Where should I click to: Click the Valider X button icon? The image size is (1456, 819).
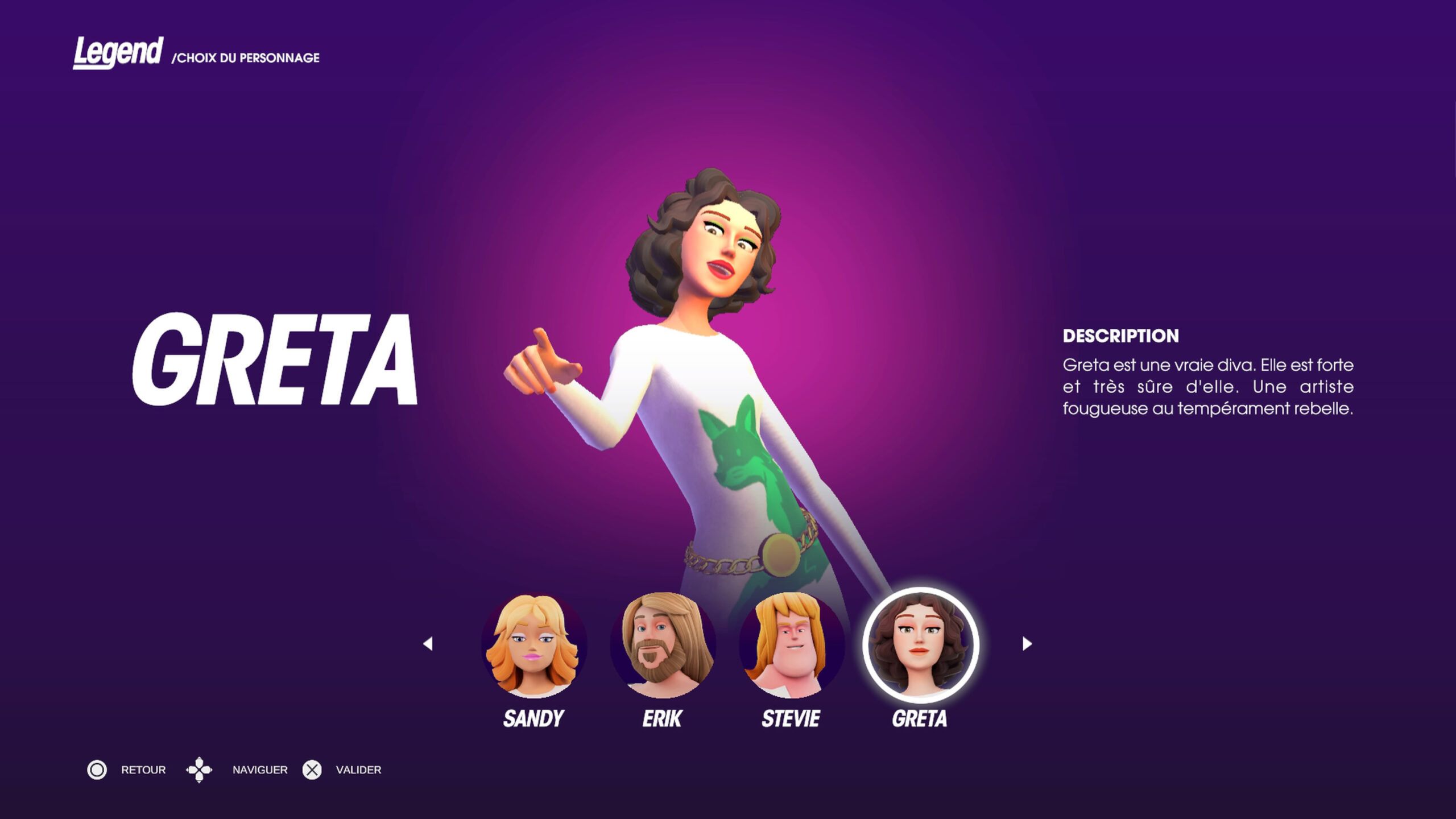(312, 770)
